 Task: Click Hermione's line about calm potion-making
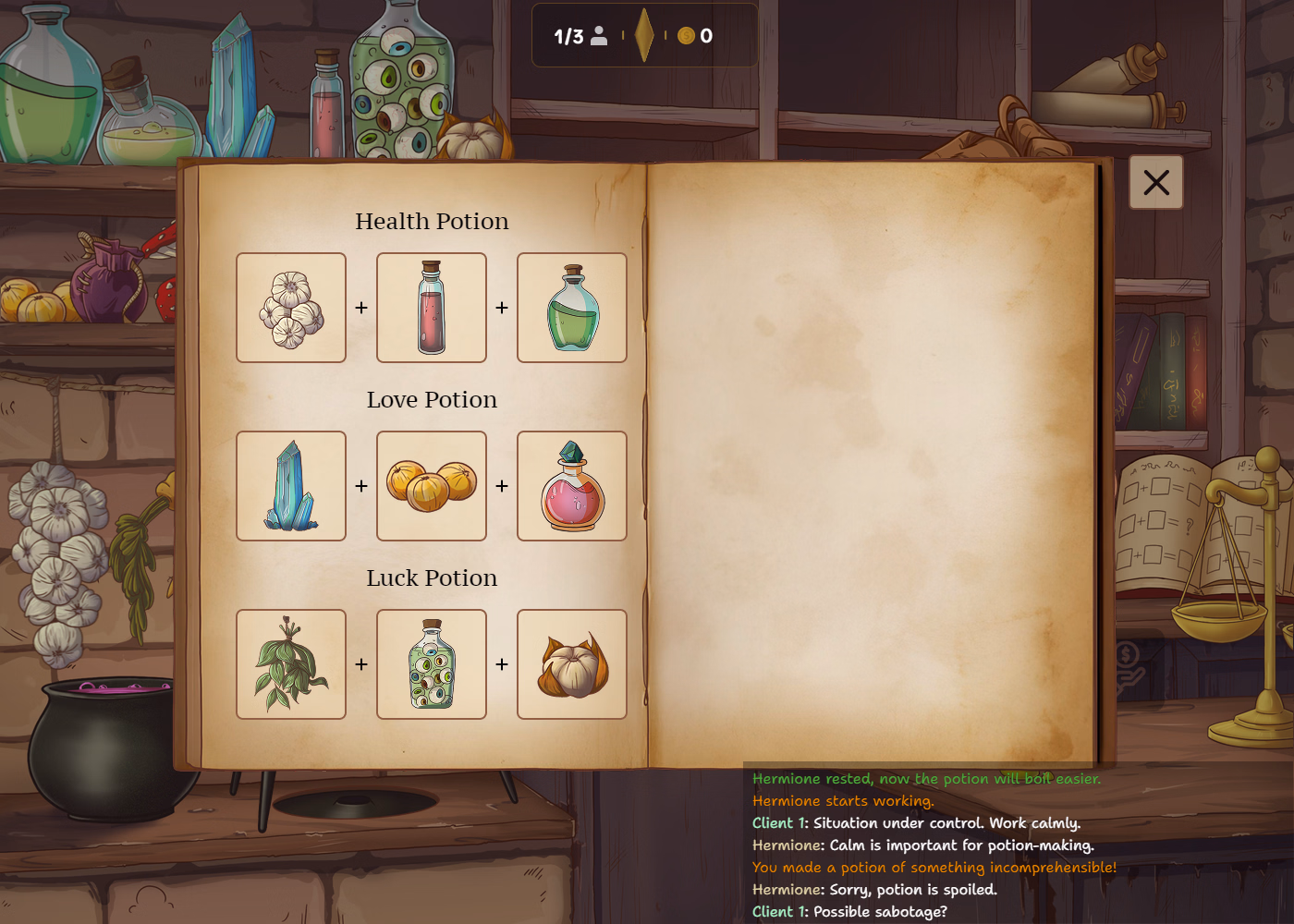coord(923,845)
